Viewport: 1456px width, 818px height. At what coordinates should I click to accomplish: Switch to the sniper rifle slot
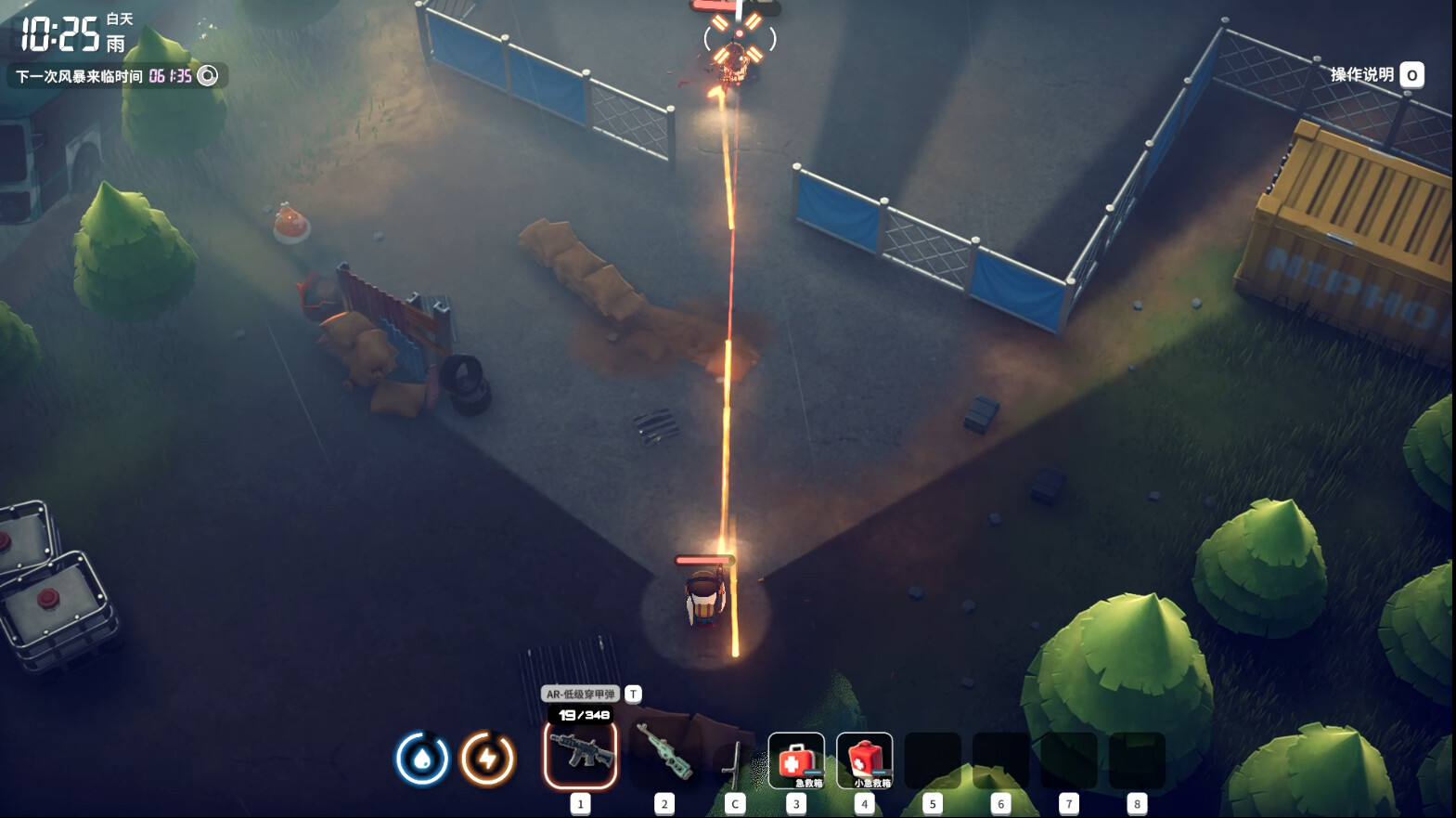click(664, 754)
